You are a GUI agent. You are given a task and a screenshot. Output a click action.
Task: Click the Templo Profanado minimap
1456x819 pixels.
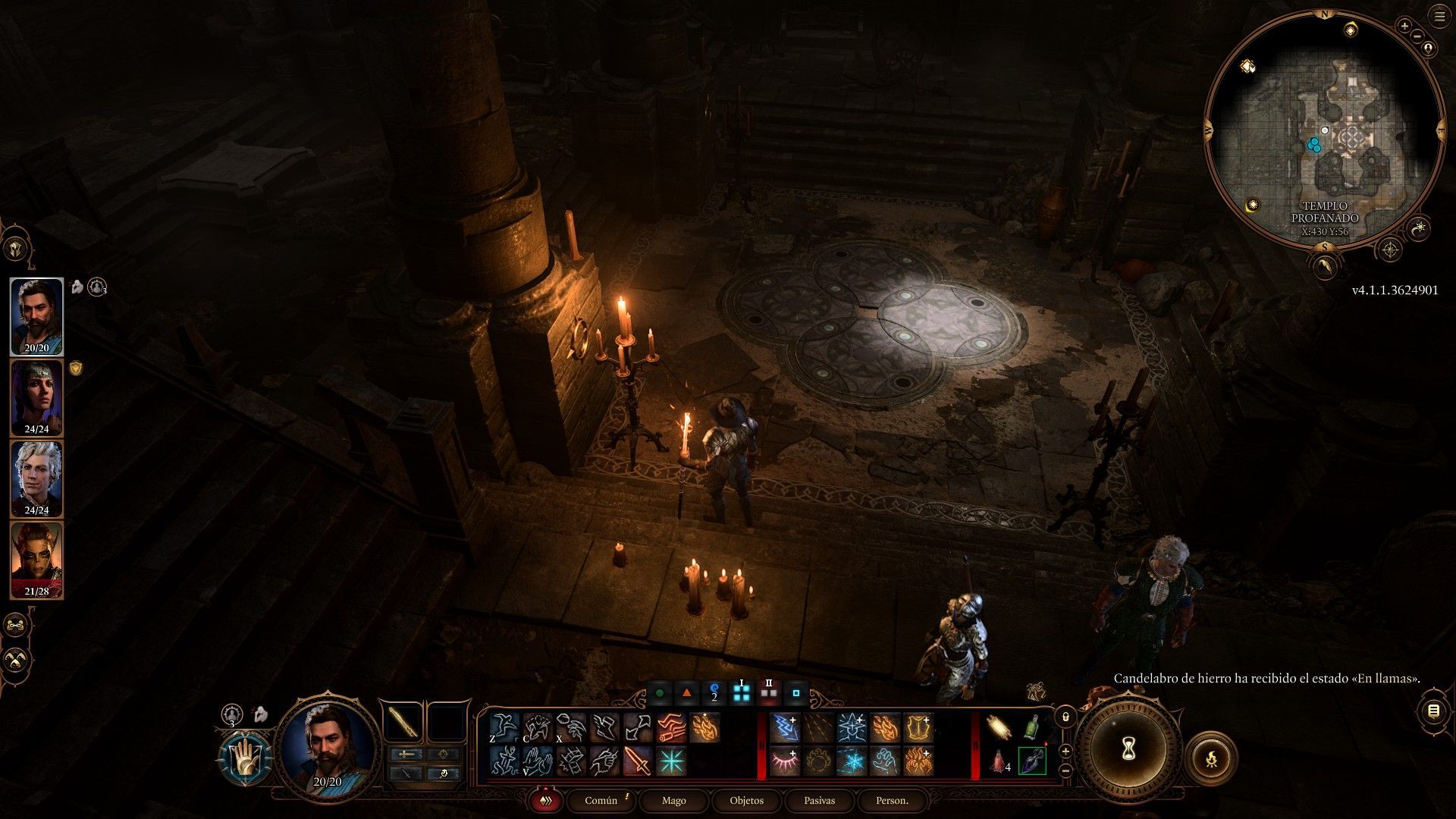1325,129
